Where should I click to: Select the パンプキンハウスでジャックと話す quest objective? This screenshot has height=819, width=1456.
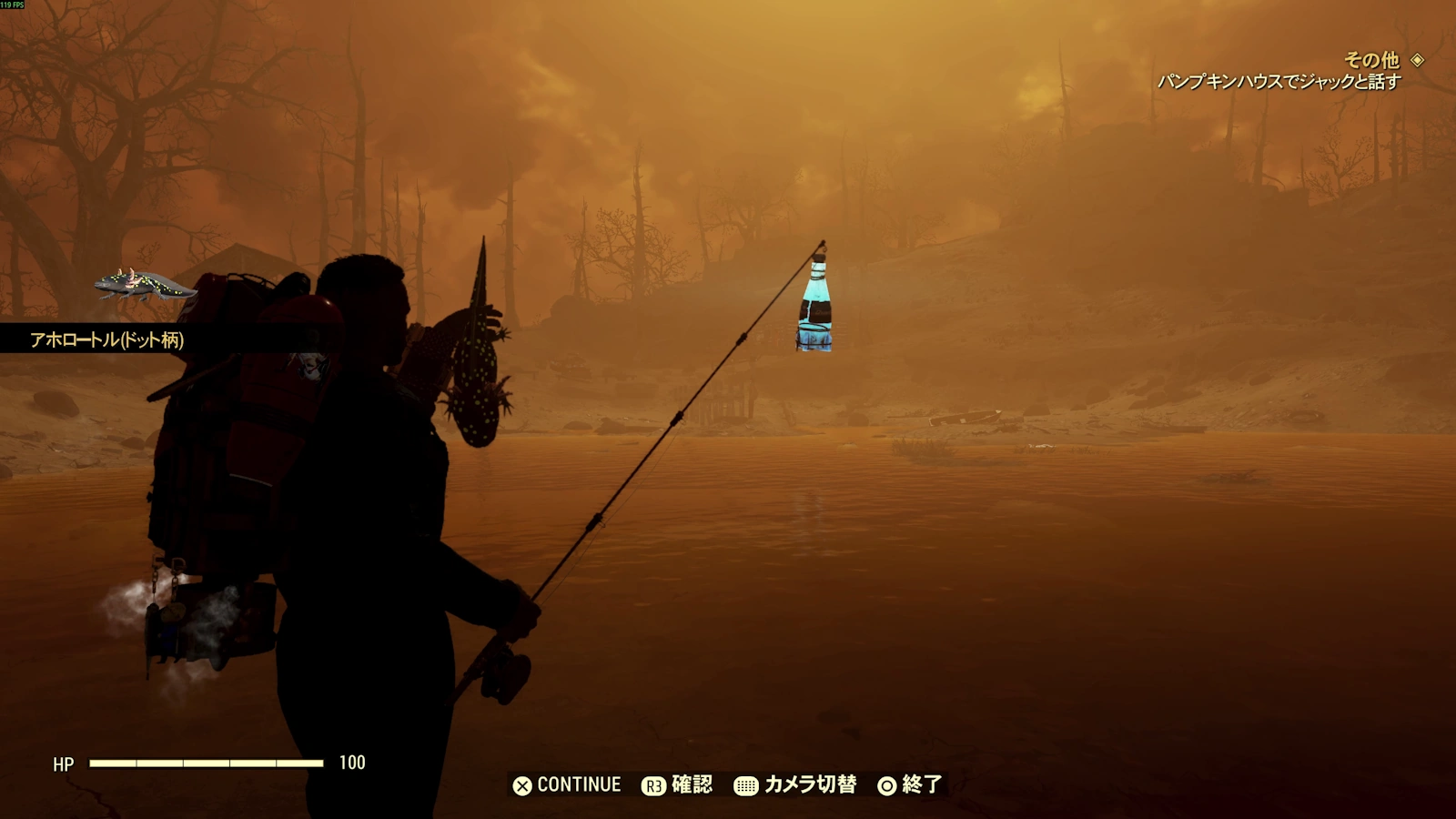pos(1279,82)
